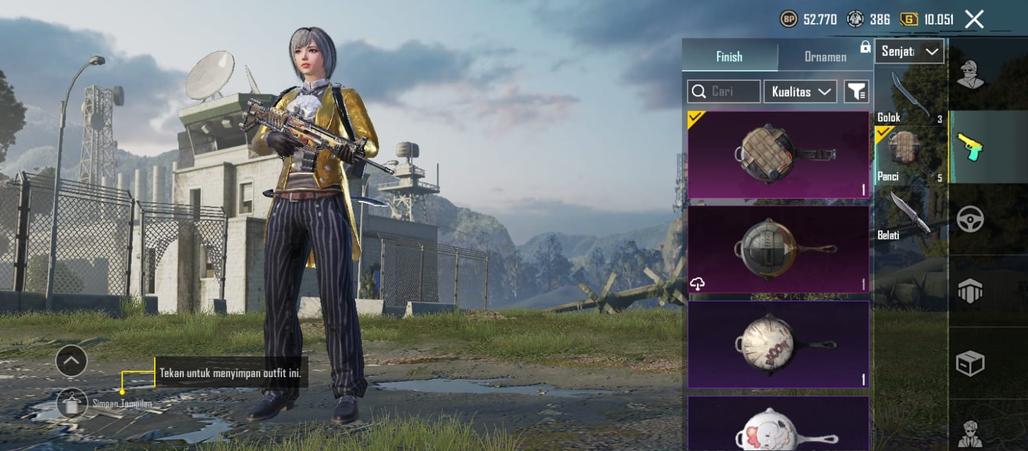Select the yellow pistol weapon category
1028x451 pixels.
(x=970, y=147)
